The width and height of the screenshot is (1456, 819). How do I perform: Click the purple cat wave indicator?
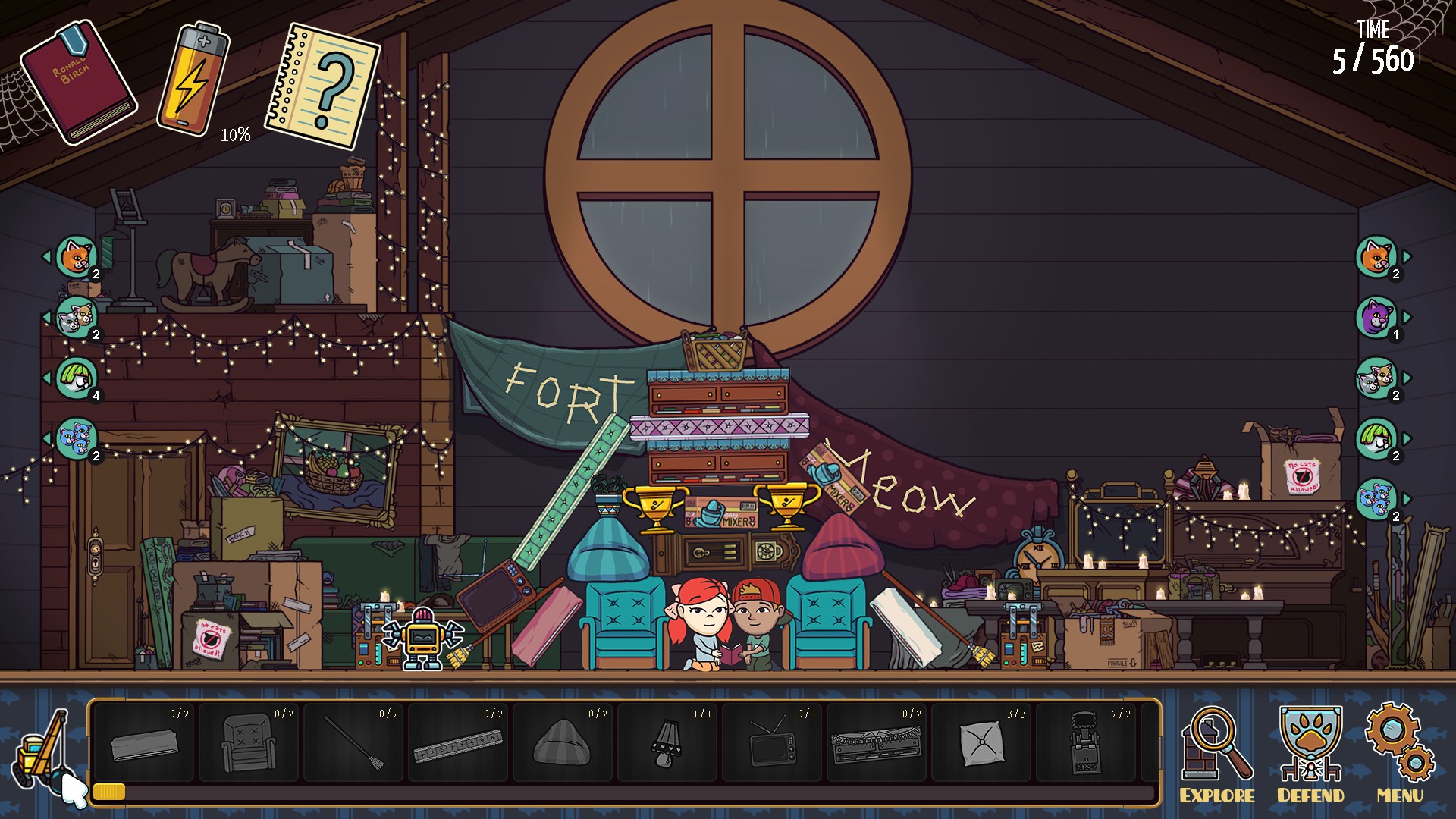pos(1376,317)
